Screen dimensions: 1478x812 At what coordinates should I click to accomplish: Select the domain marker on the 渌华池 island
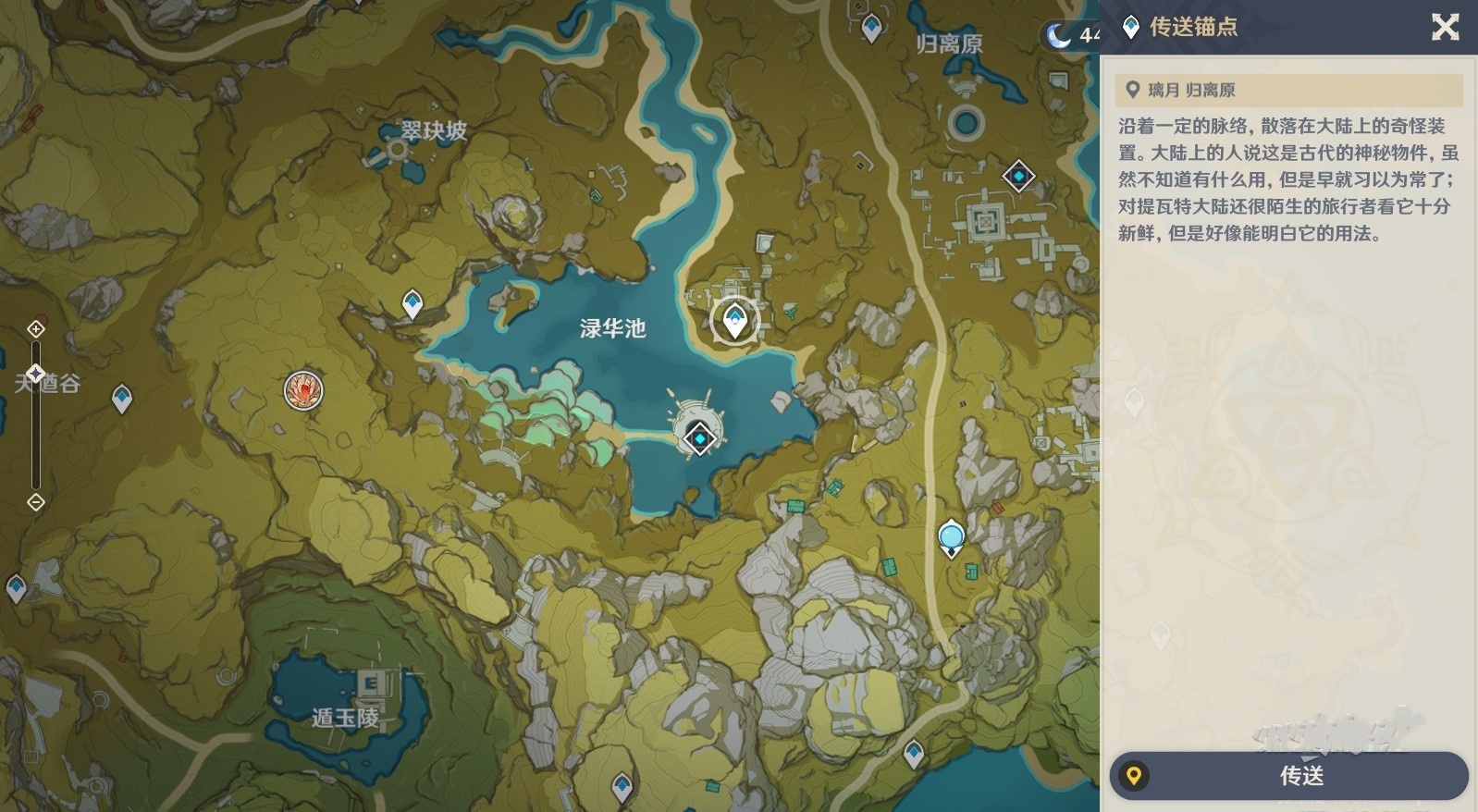click(x=700, y=437)
